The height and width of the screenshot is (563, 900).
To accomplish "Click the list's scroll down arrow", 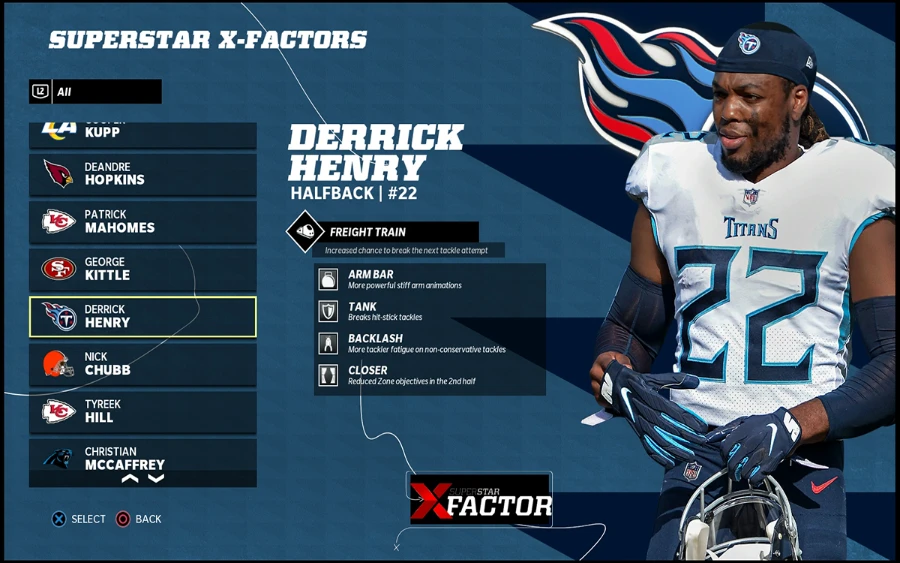I will pyautogui.click(x=156, y=479).
